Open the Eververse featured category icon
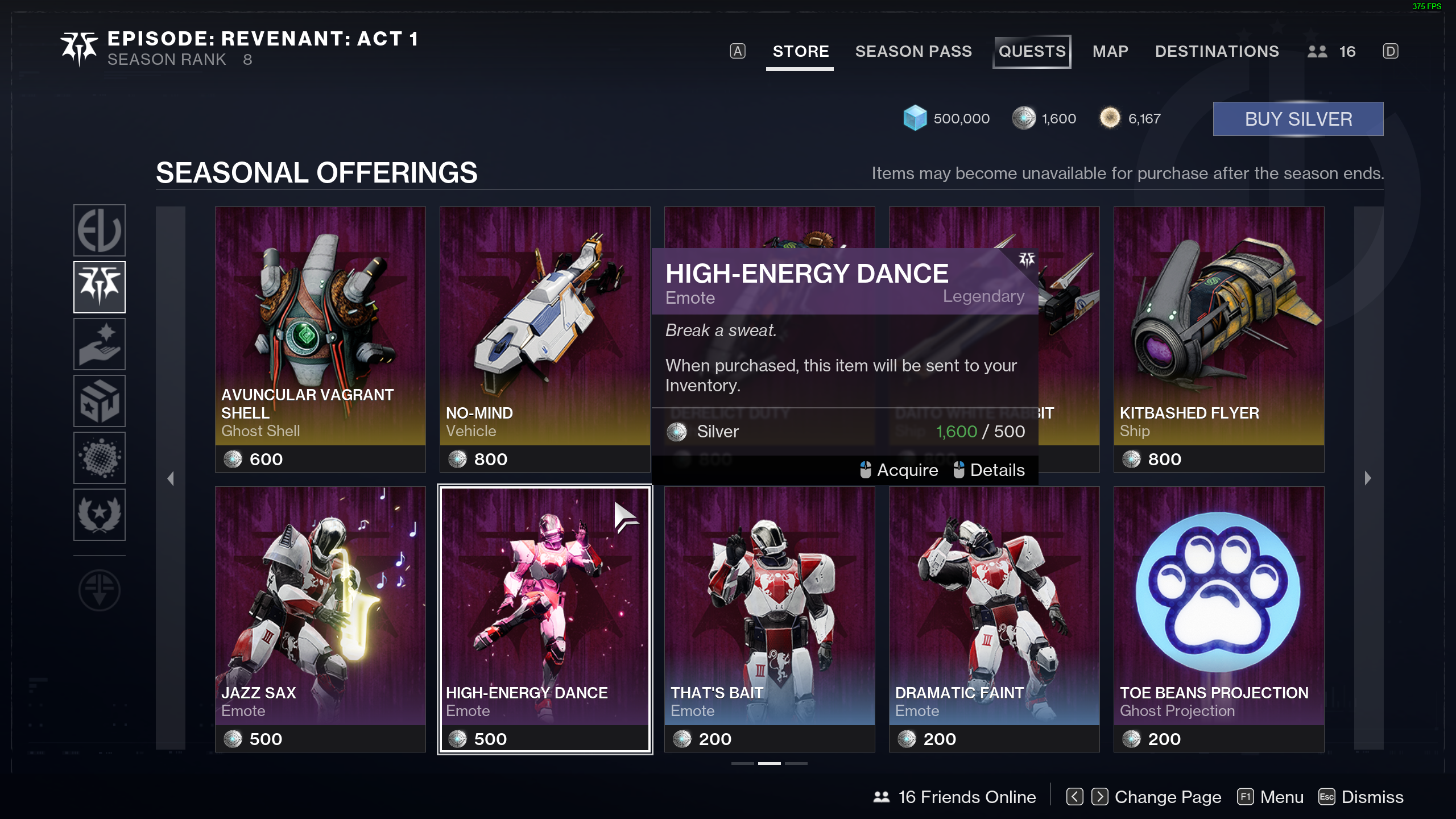This screenshot has height=819, width=1456. [100, 230]
